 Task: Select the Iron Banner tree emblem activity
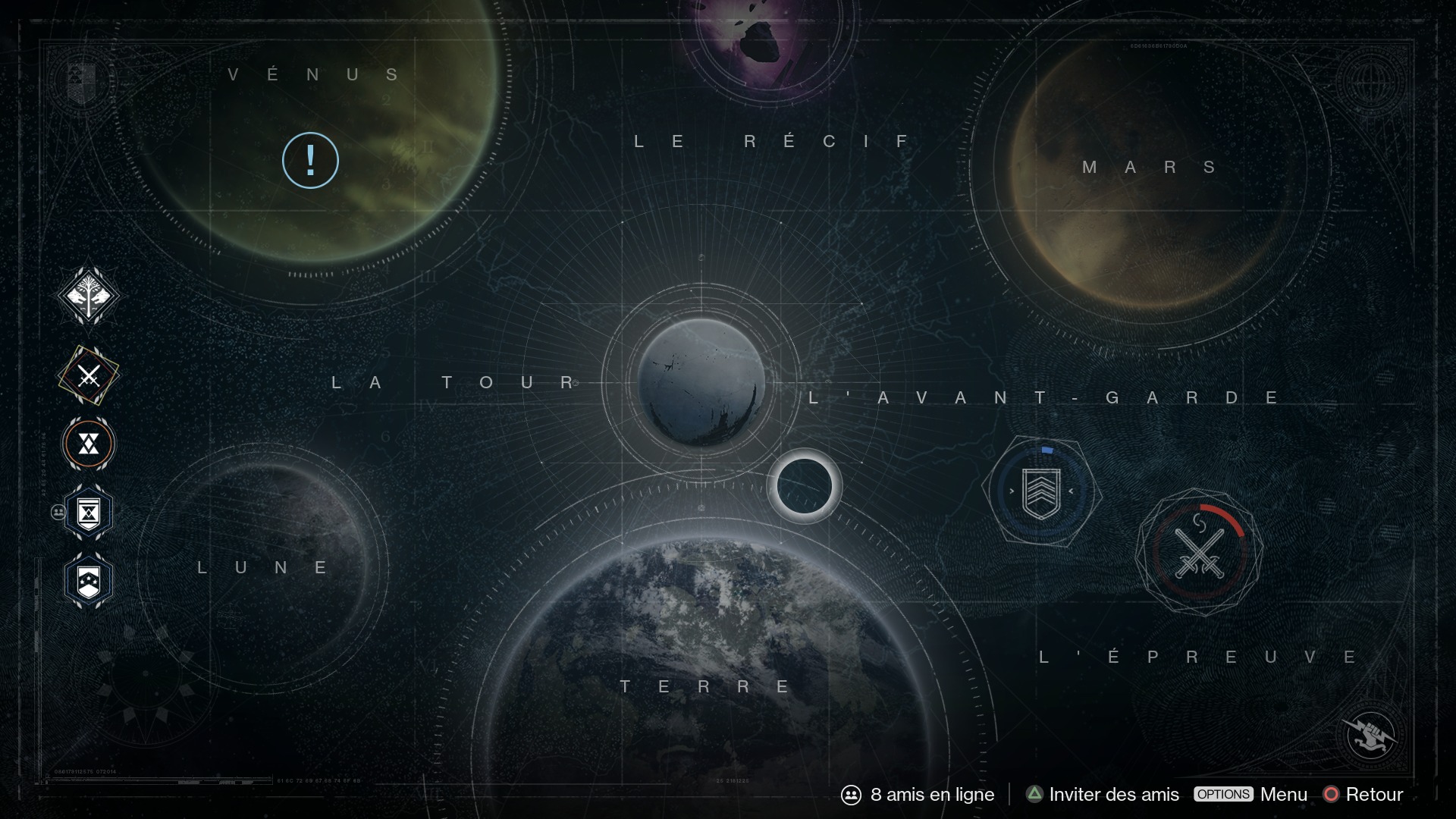[89, 296]
